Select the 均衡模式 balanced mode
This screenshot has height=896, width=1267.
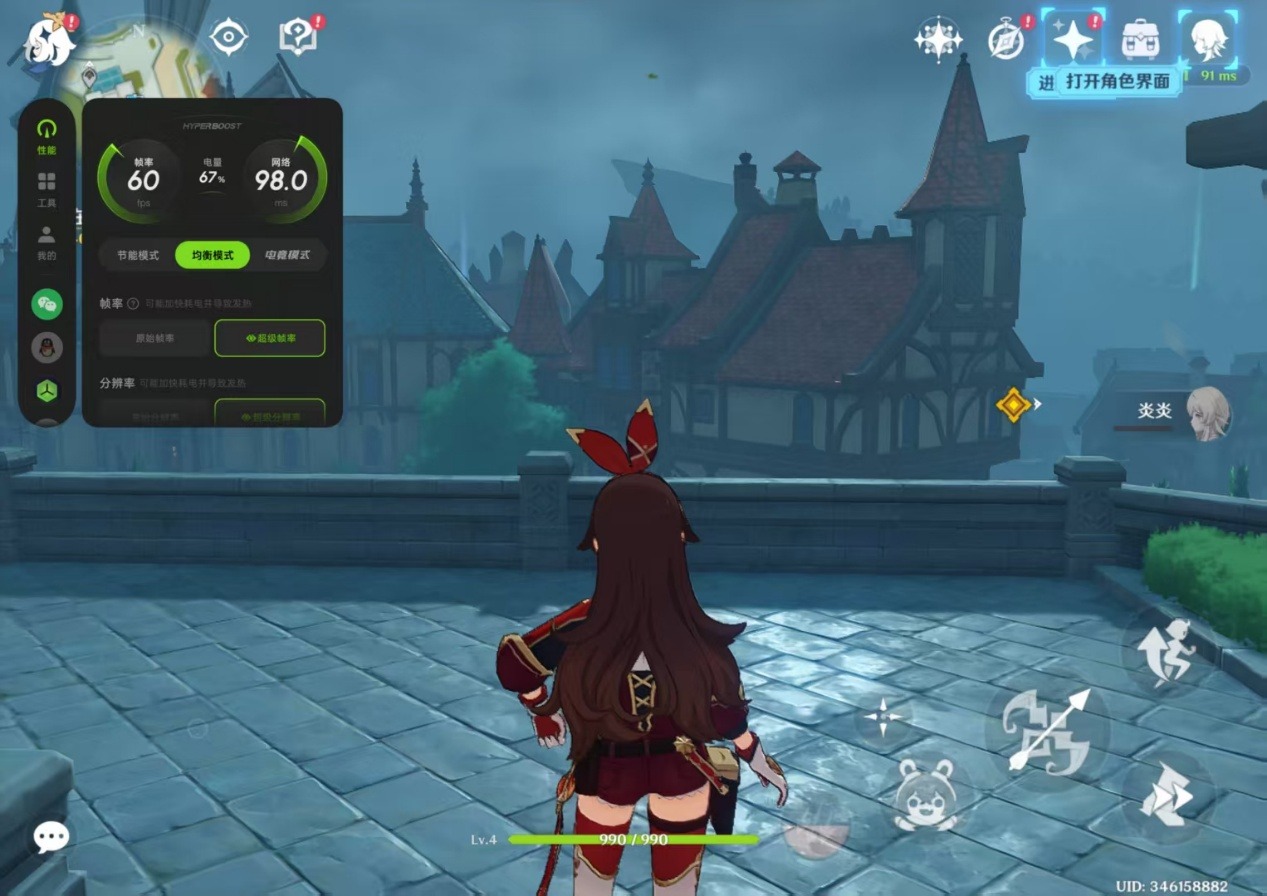212,255
